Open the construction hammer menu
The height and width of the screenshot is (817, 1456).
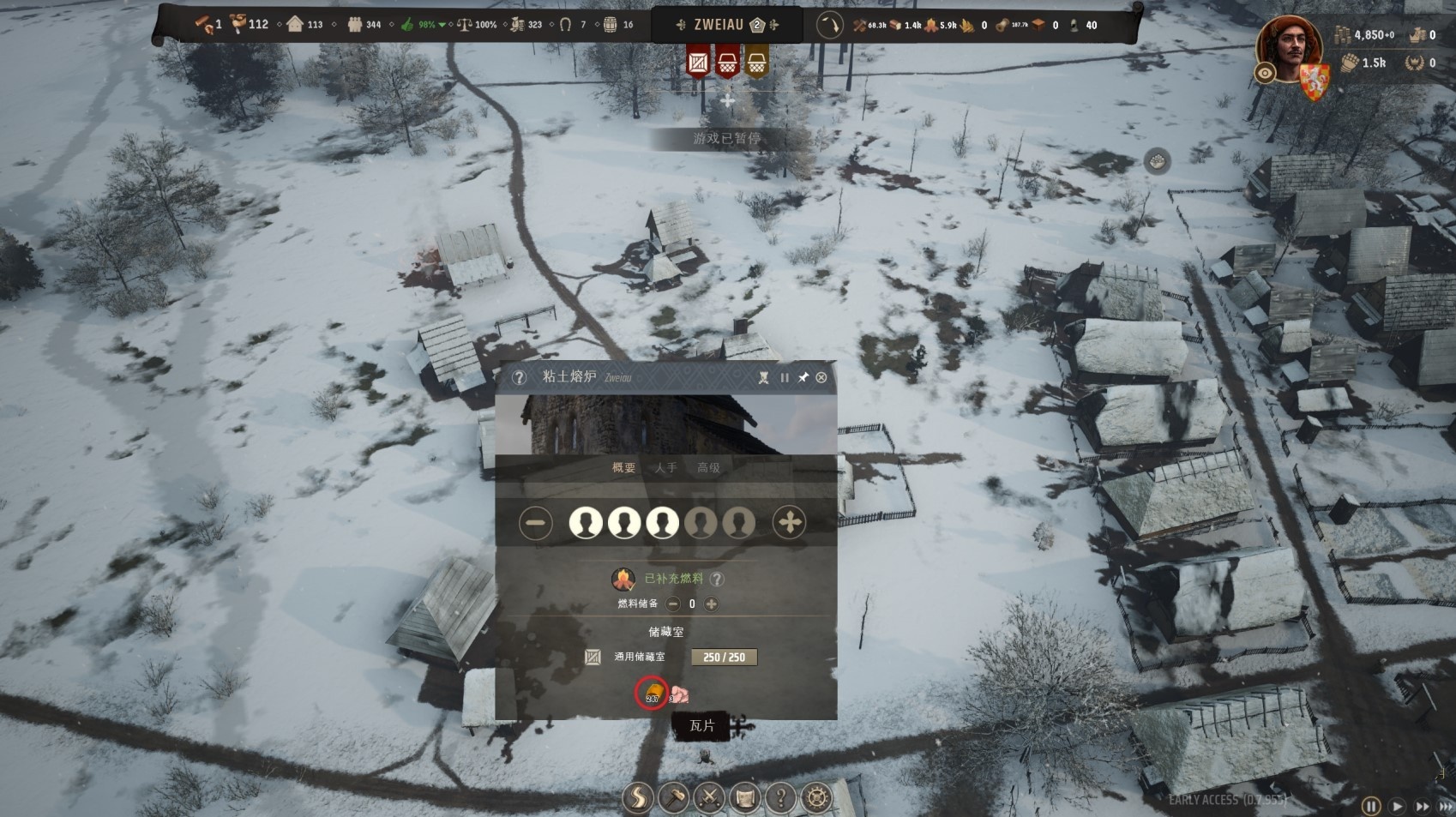(674, 798)
